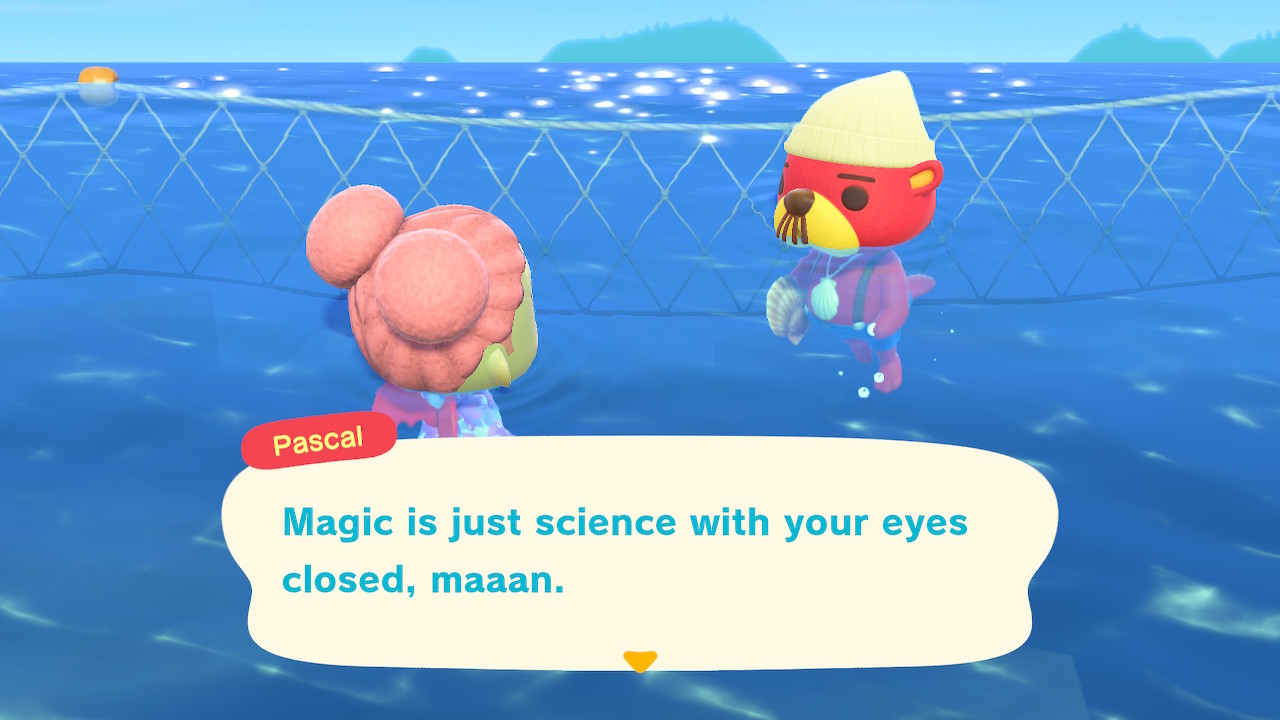Screen dimensions: 1280x720
Task: Click Pascal's dialogue speech box
Action: pos(640,552)
